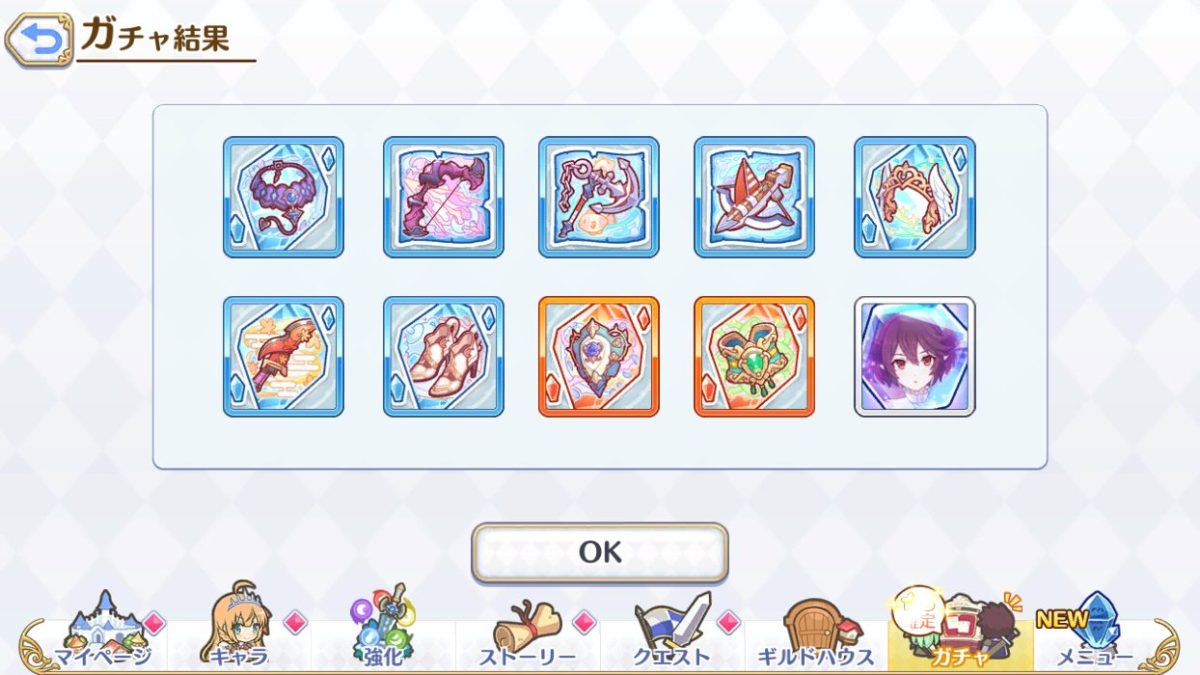Open the マイページ home tab
Image resolution: width=1200 pixels, height=675 pixels.
102,634
